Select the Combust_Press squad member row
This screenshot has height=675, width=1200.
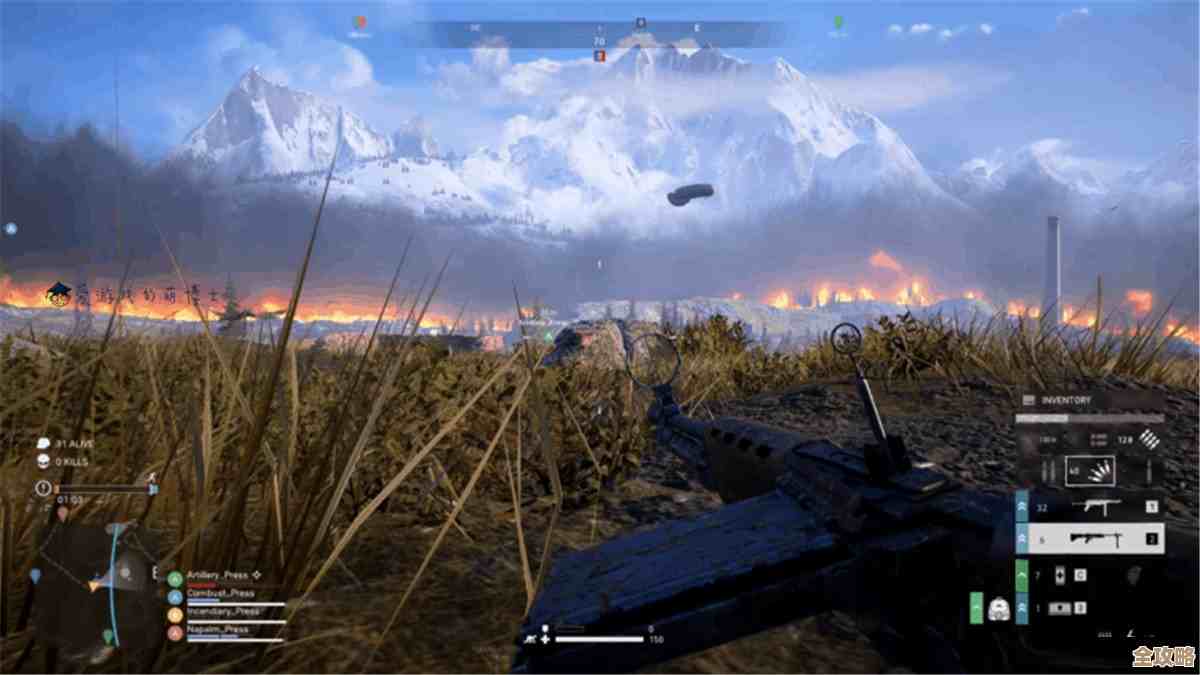225,594
